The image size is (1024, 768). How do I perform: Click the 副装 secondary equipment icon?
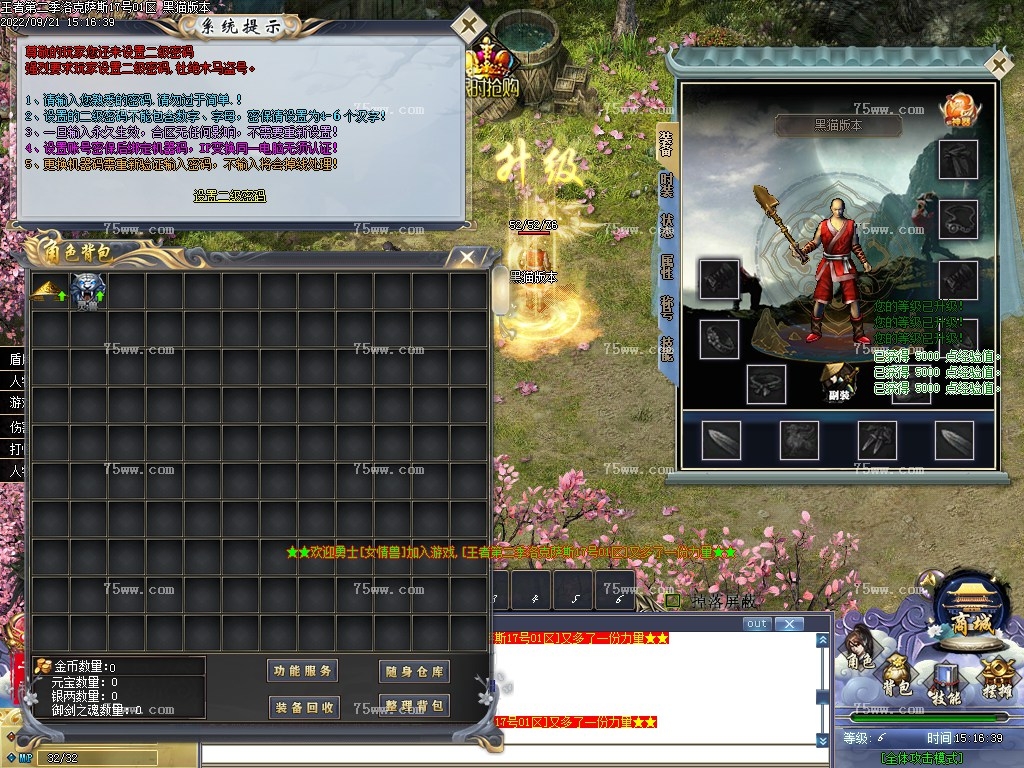click(839, 380)
